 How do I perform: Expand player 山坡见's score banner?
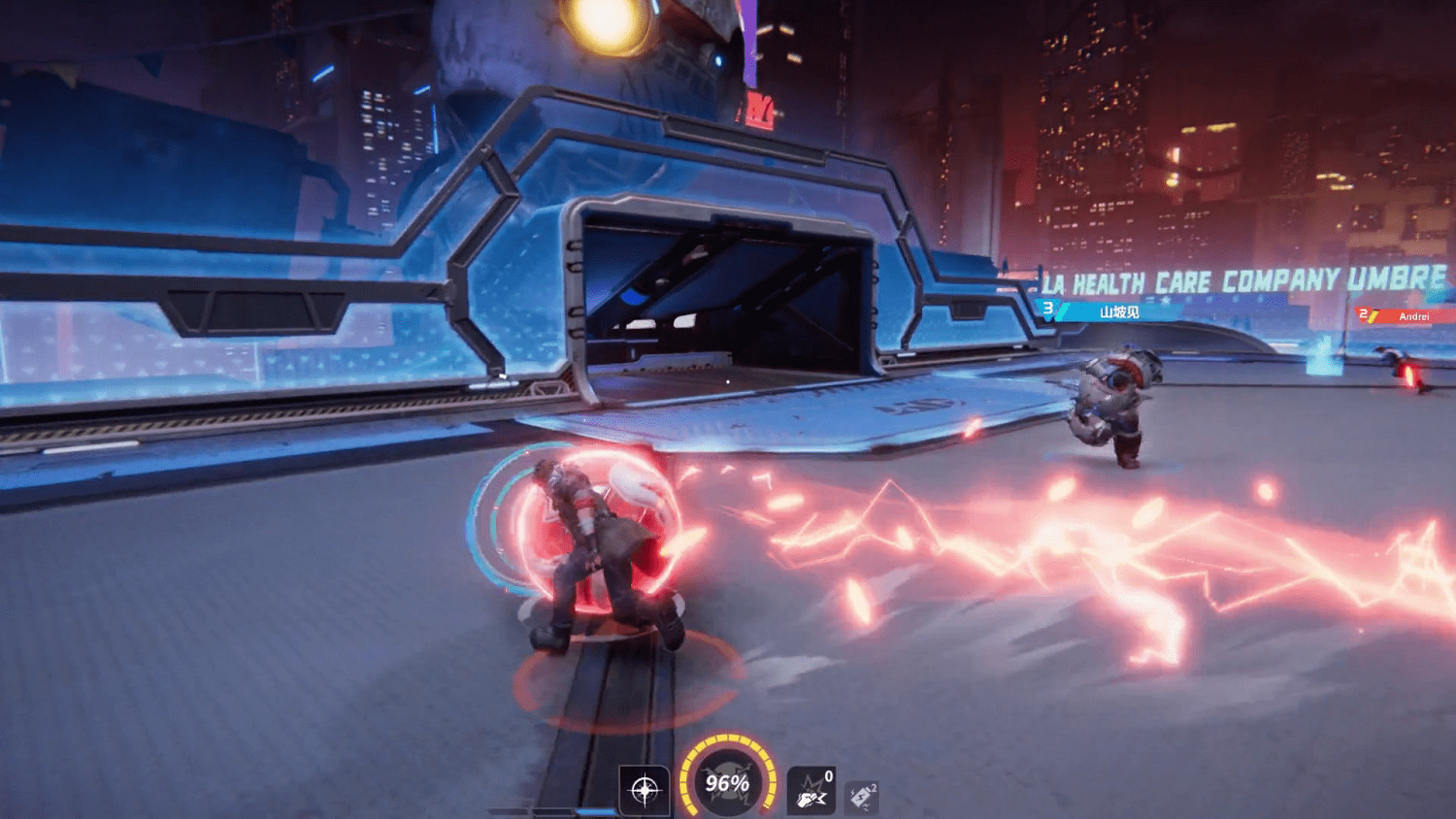click(x=1116, y=312)
